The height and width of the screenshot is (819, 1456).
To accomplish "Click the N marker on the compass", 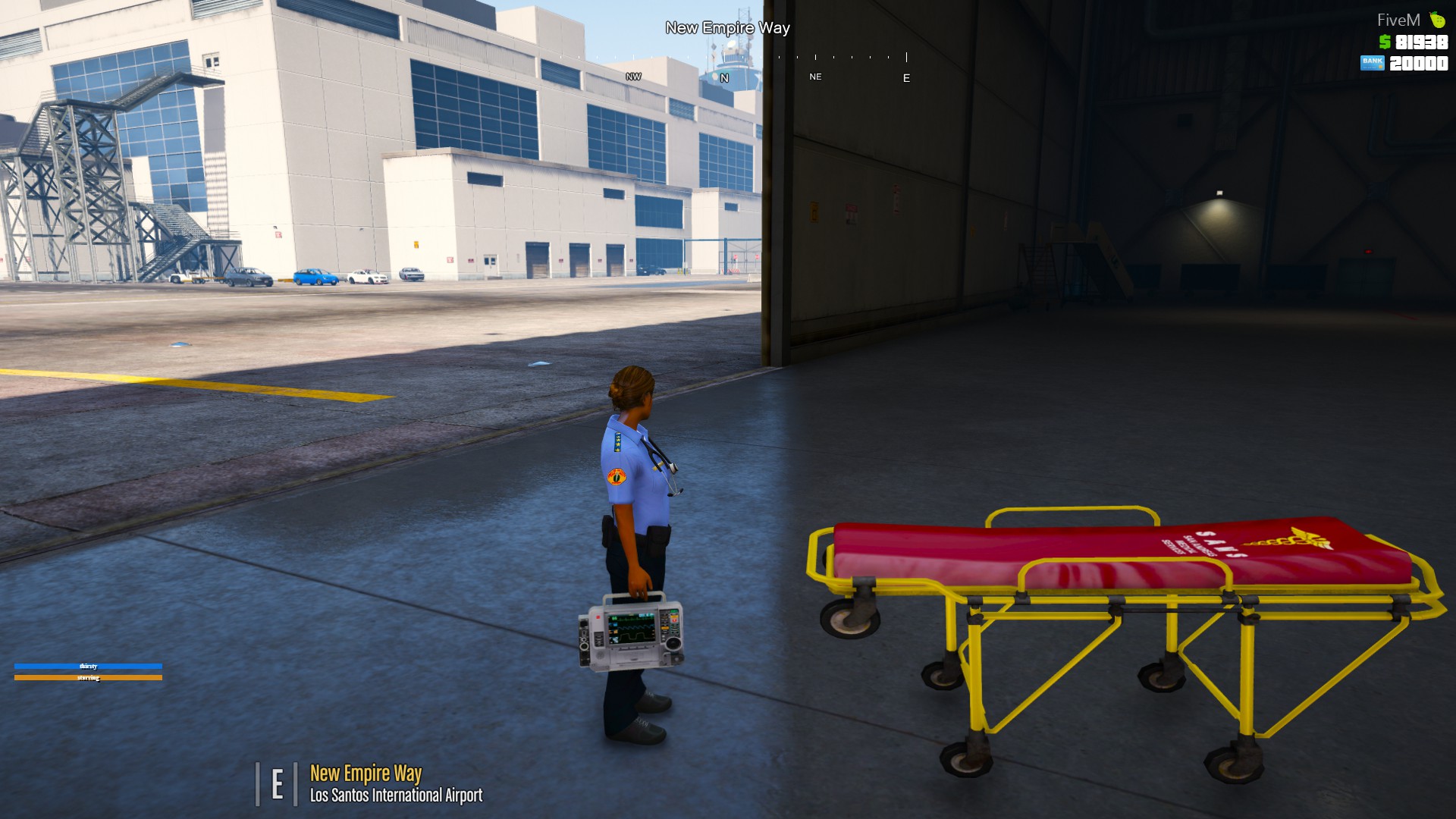I will pos(725,77).
